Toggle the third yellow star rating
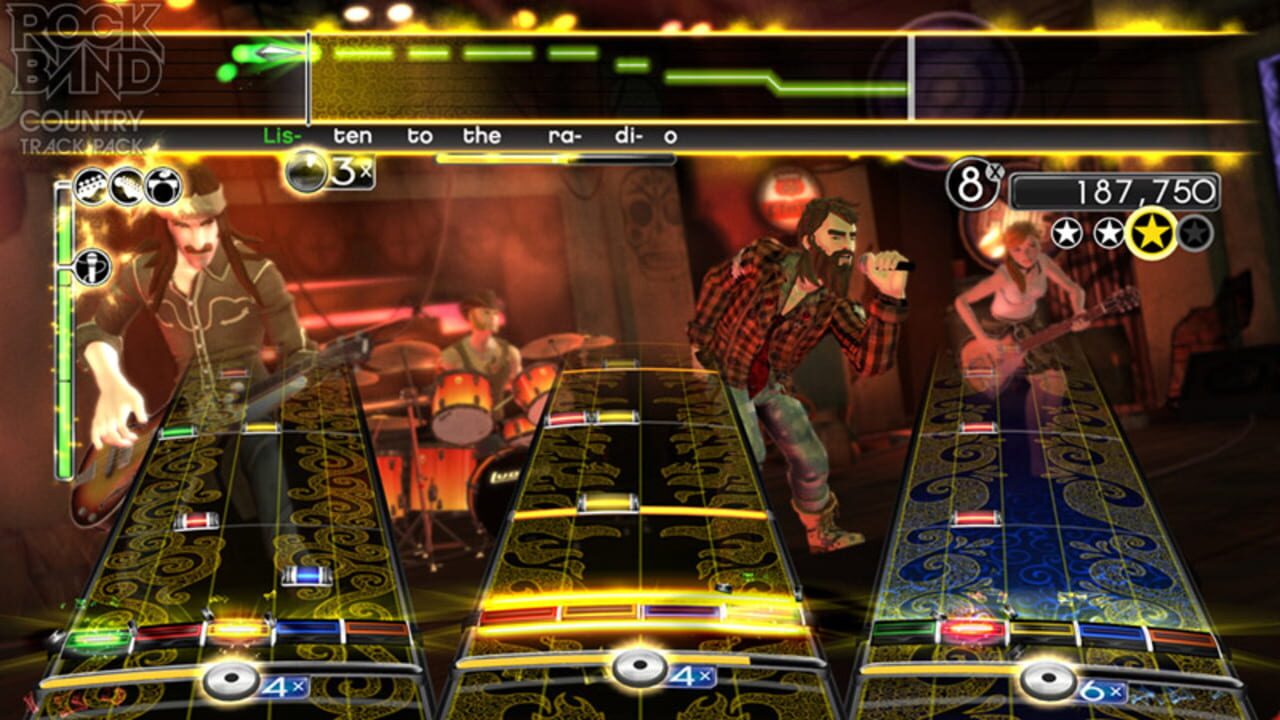 click(1152, 232)
